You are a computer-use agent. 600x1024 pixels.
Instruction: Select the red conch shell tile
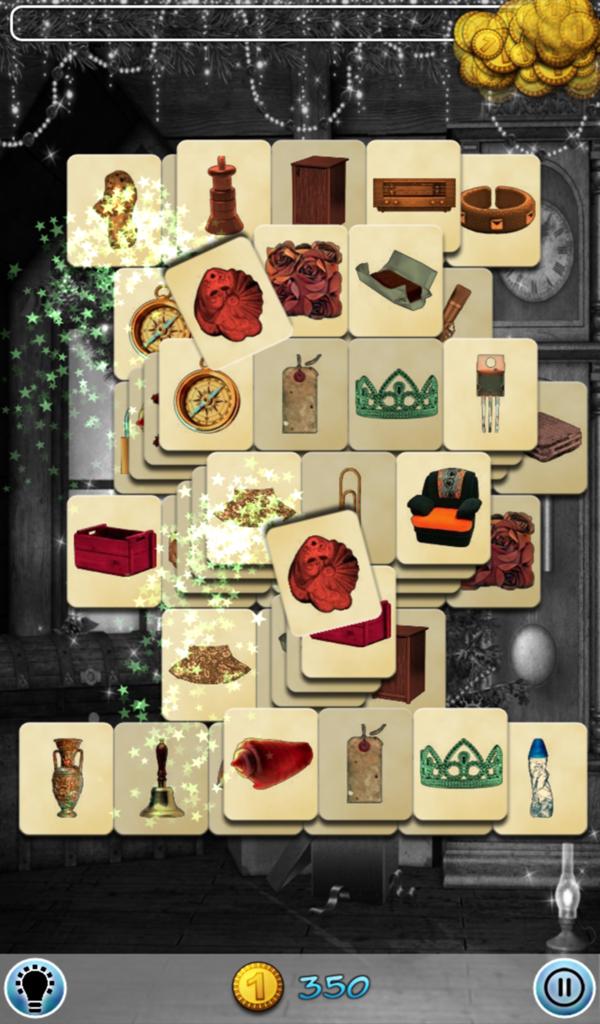[271, 764]
